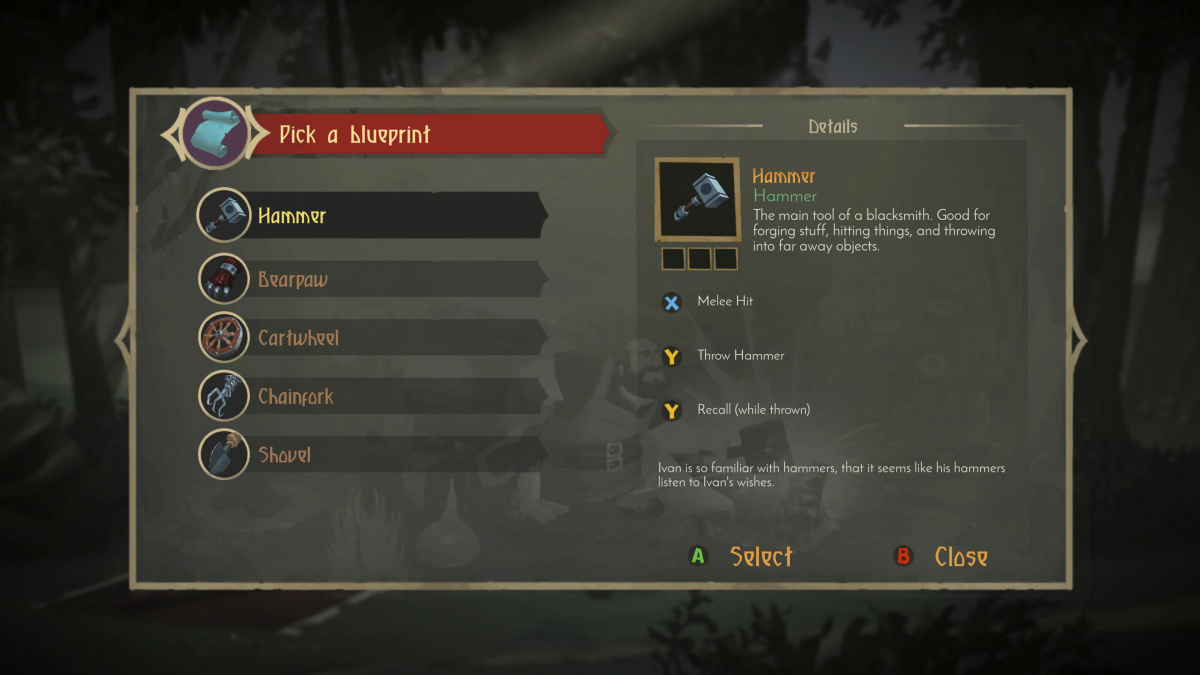Click the Hammer details thumbnail

point(698,199)
